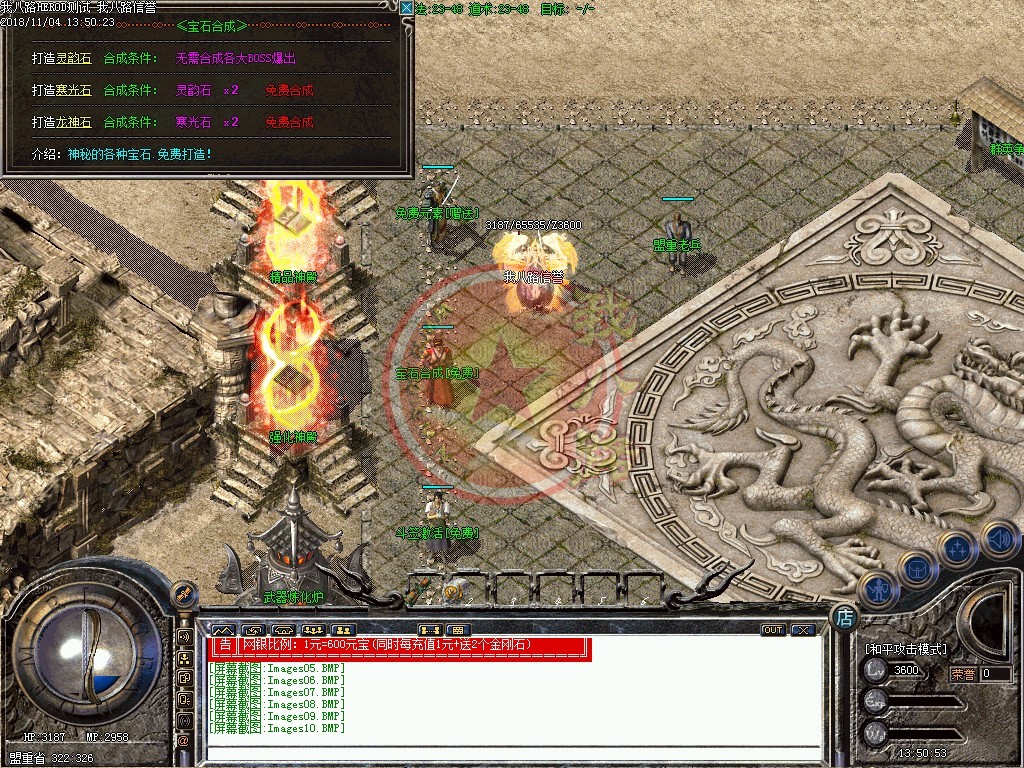The width and height of the screenshot is (1024, 768).
Task: Select the 寒光石 crafting link
Action: click(60, 91)
